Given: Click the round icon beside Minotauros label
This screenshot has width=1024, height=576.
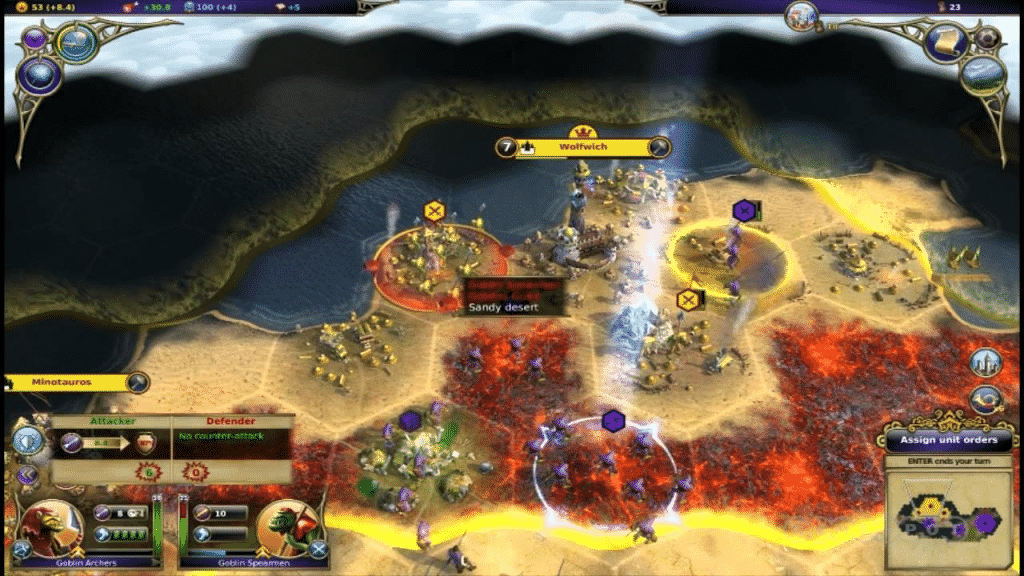Looking at the screenshot, I should (x=137, y=382).
